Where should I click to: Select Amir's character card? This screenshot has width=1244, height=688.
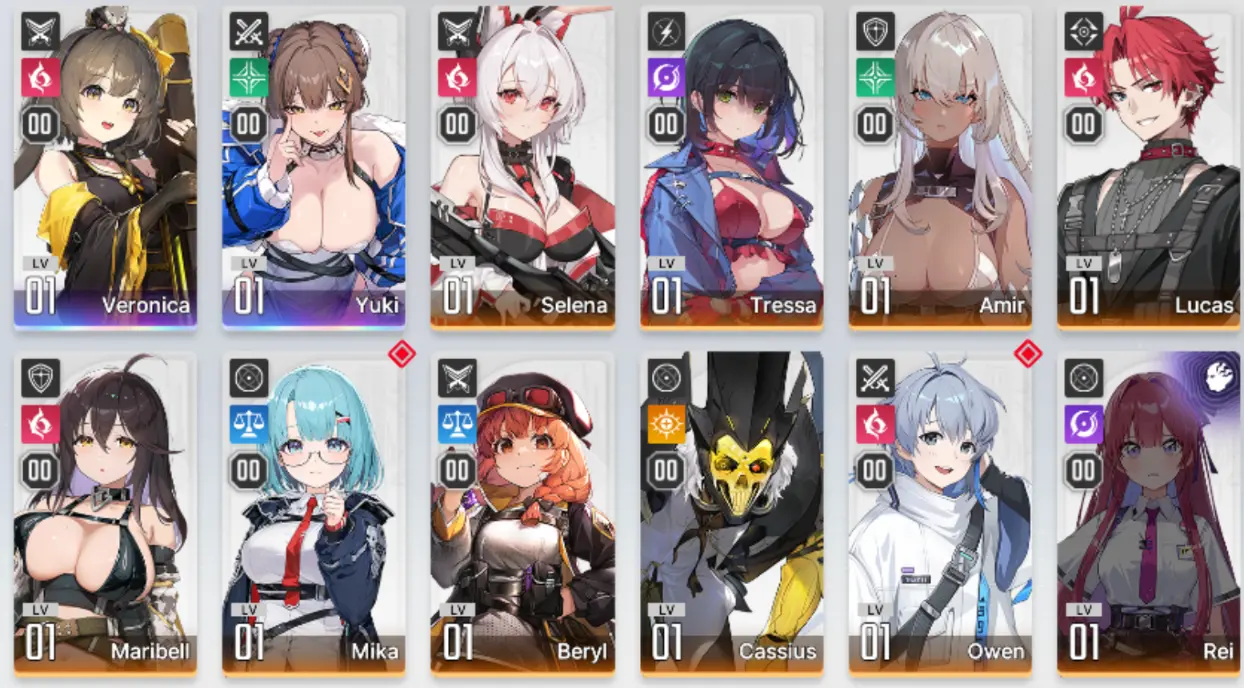tap(940, 167)
